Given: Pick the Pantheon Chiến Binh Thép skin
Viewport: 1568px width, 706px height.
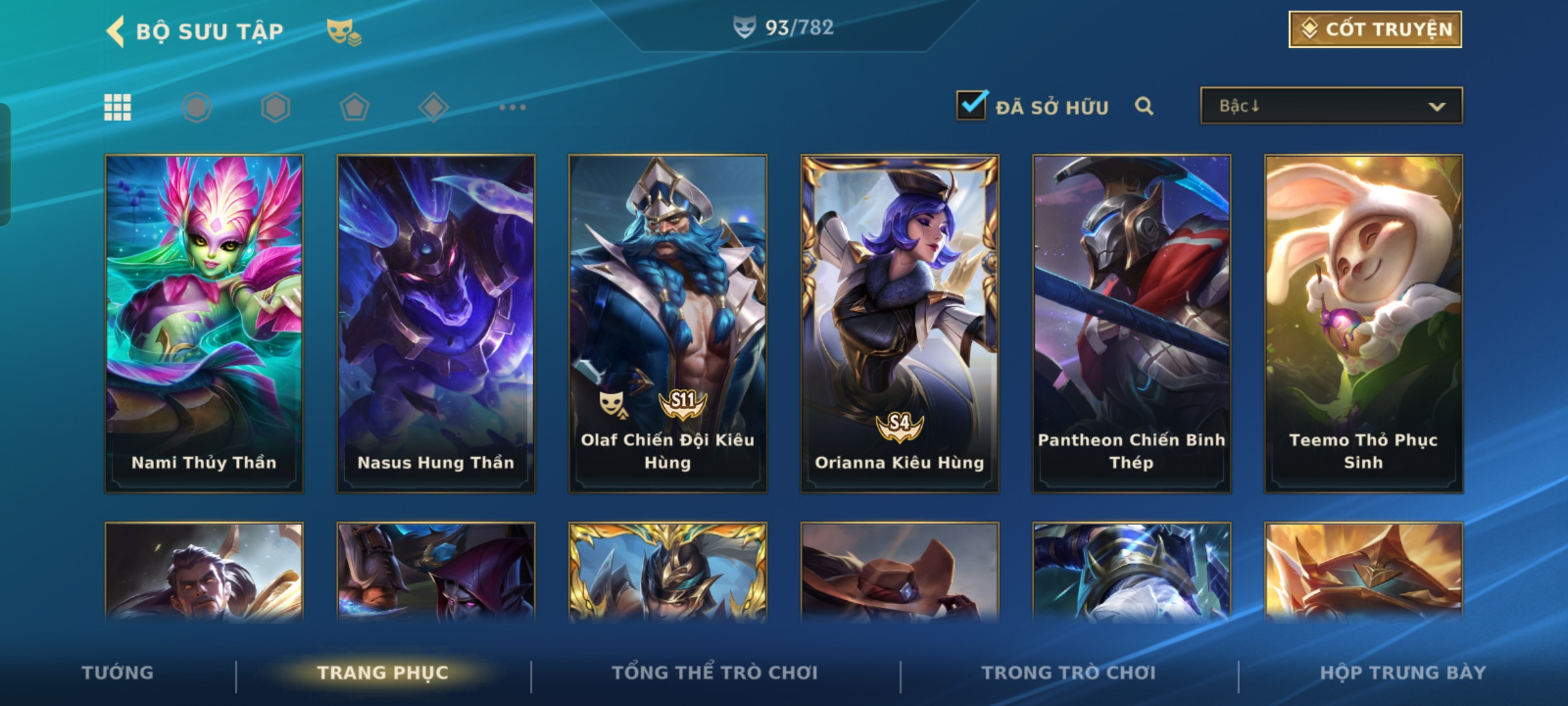Looking at the screenshot, I should (x=1132, y=323).
